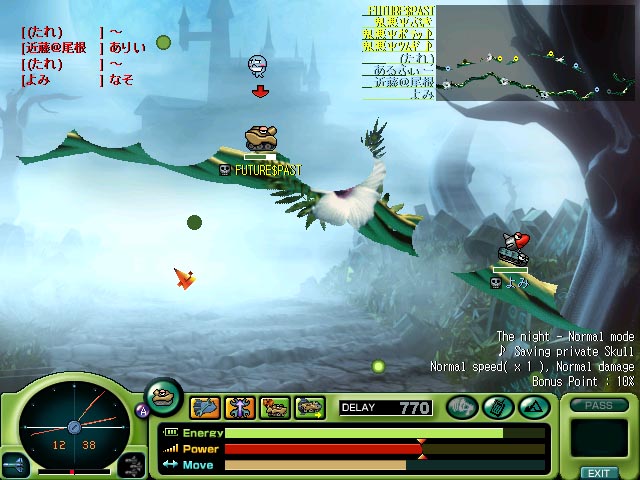Open the round phone icon button
The image size is (640, 480).
[497, 407]
